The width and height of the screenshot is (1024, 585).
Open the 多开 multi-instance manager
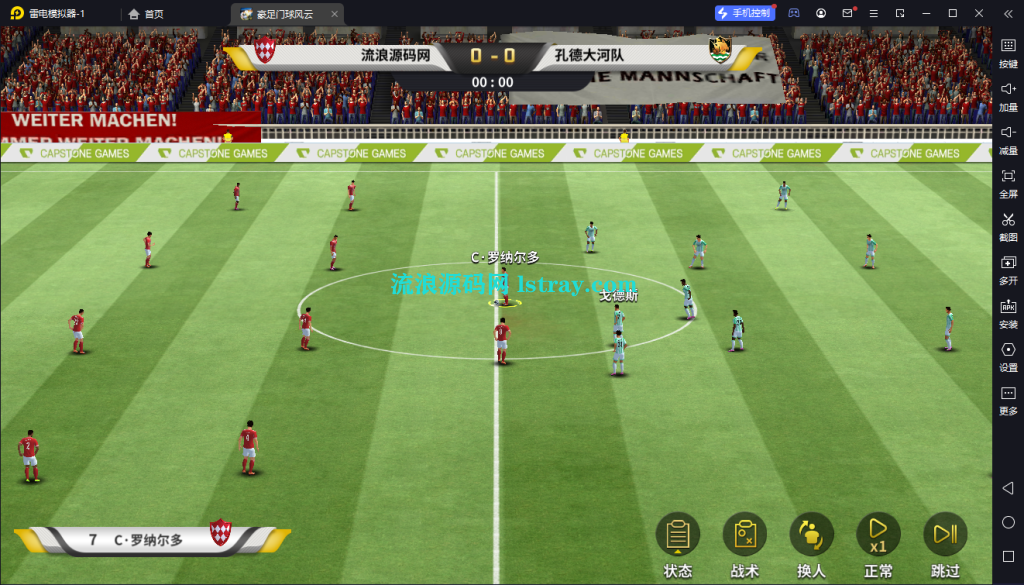(1008, 269)
